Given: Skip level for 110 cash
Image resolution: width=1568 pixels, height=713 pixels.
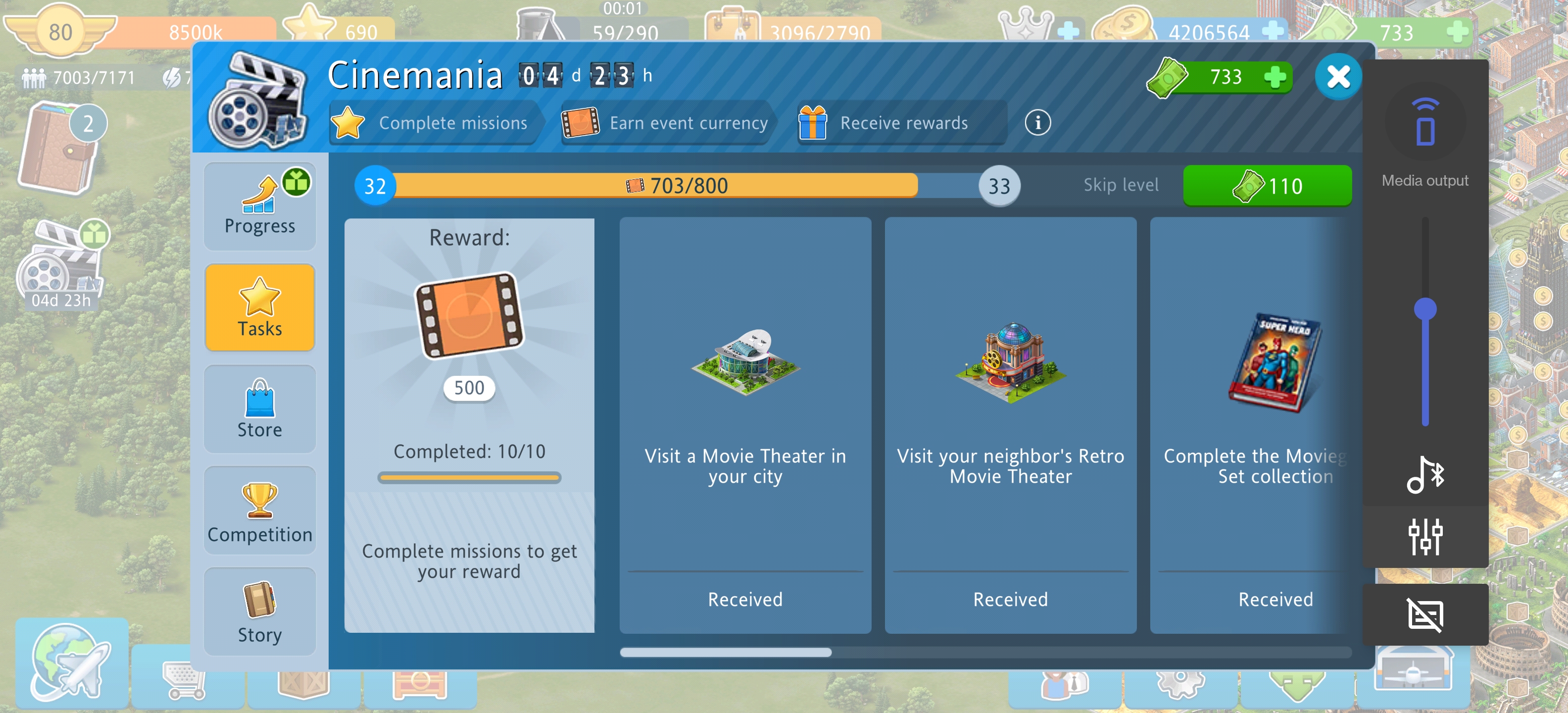Looking at the screenshot, I should click(x=1267, y=186).
